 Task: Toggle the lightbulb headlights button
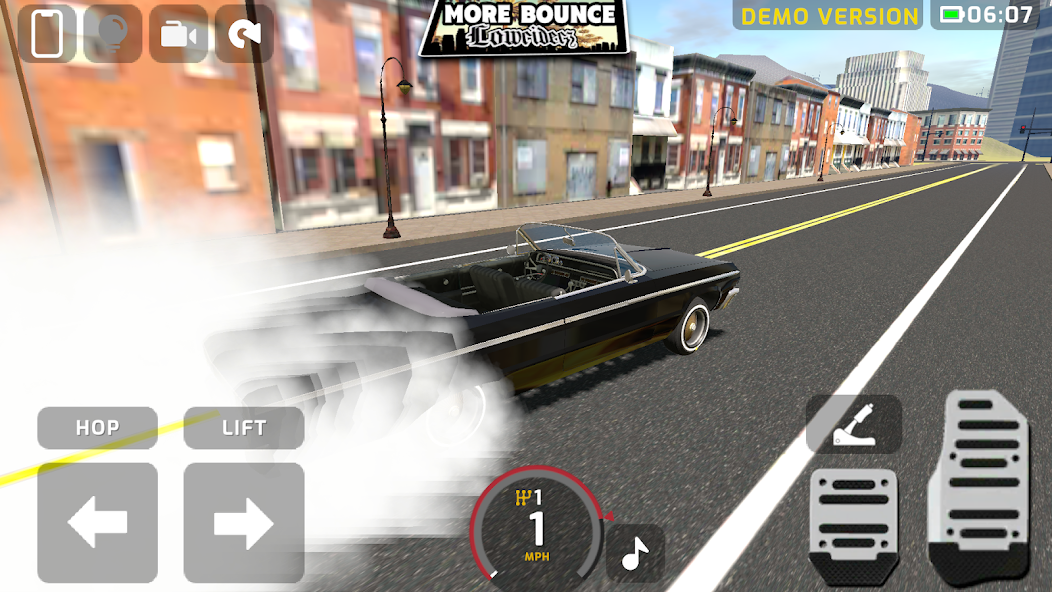coord(113,34)
